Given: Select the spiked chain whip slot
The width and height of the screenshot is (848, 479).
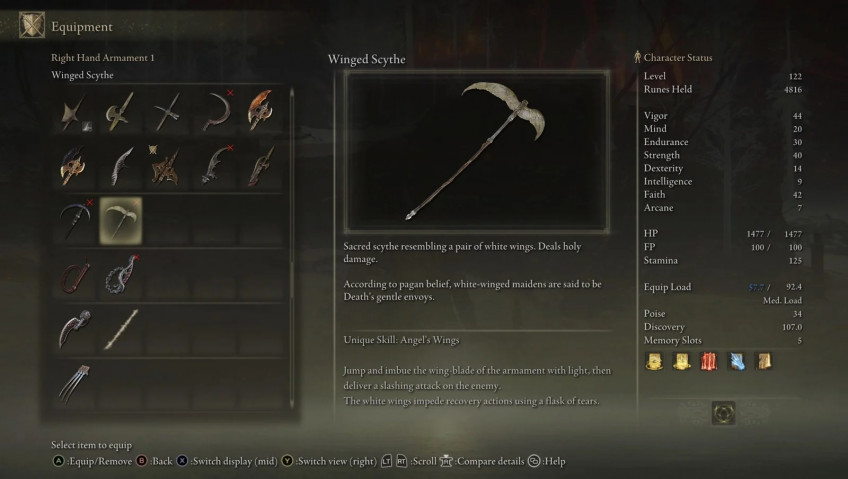Looking at the screenshot, I should pyautogui.click(x=121, y=275).
